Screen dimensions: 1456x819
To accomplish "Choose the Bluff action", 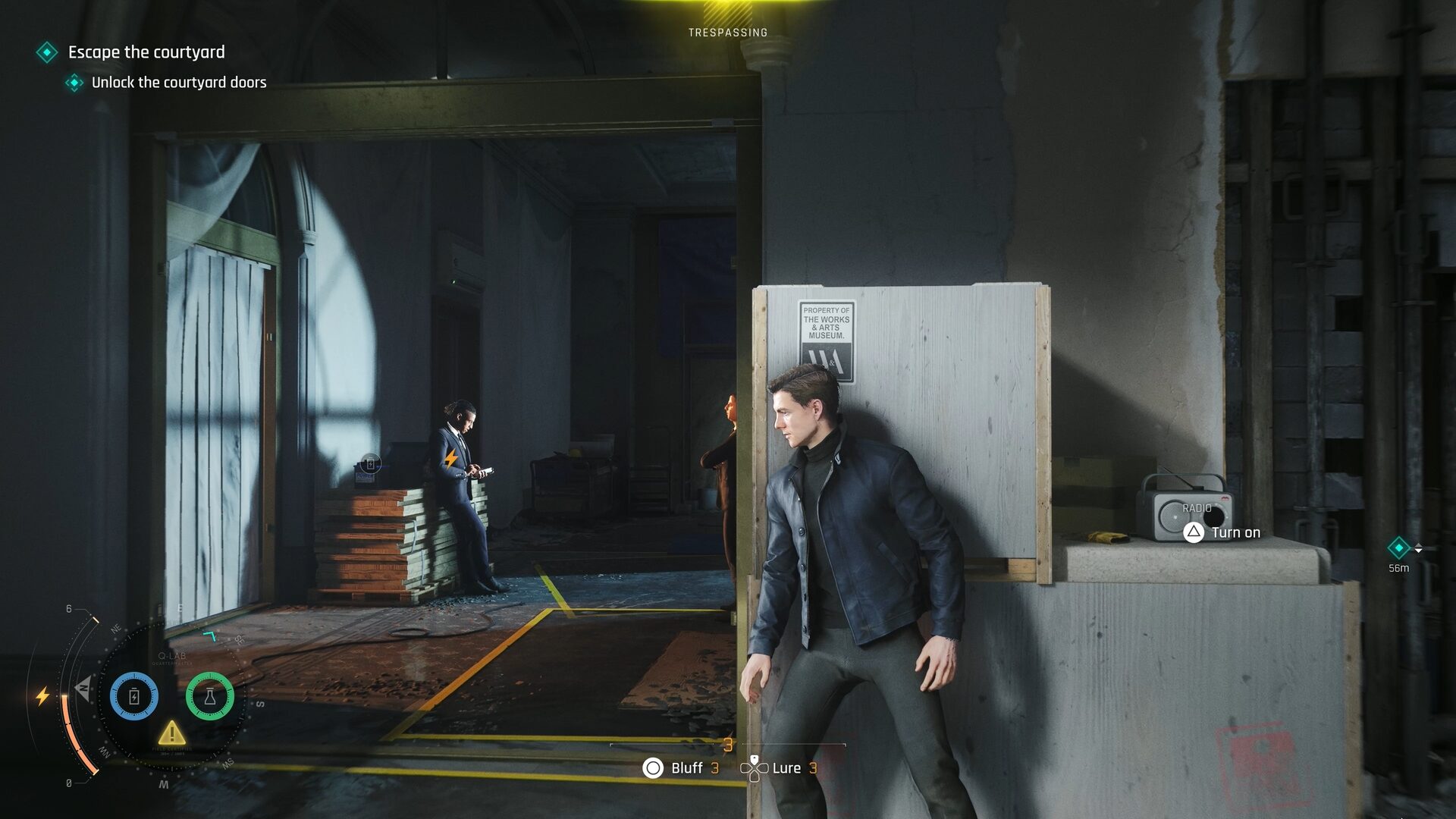I will (686, 768).
